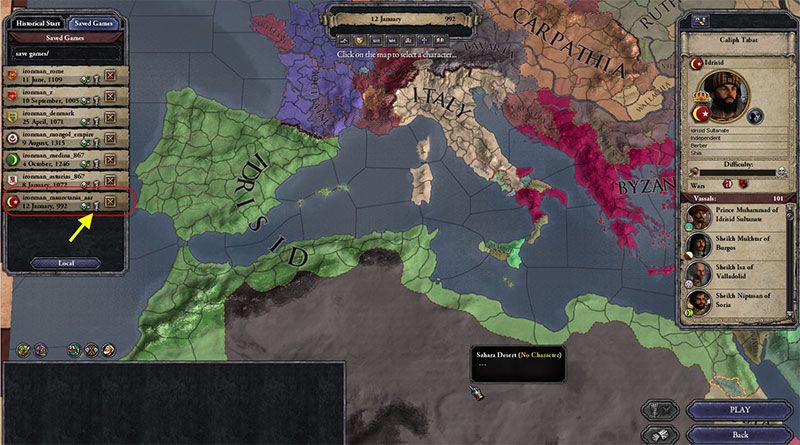This screenshot has height=445, width=800.
Task: Pick the ironman_medina_867 save game
Action: click(x=46, y=160)
